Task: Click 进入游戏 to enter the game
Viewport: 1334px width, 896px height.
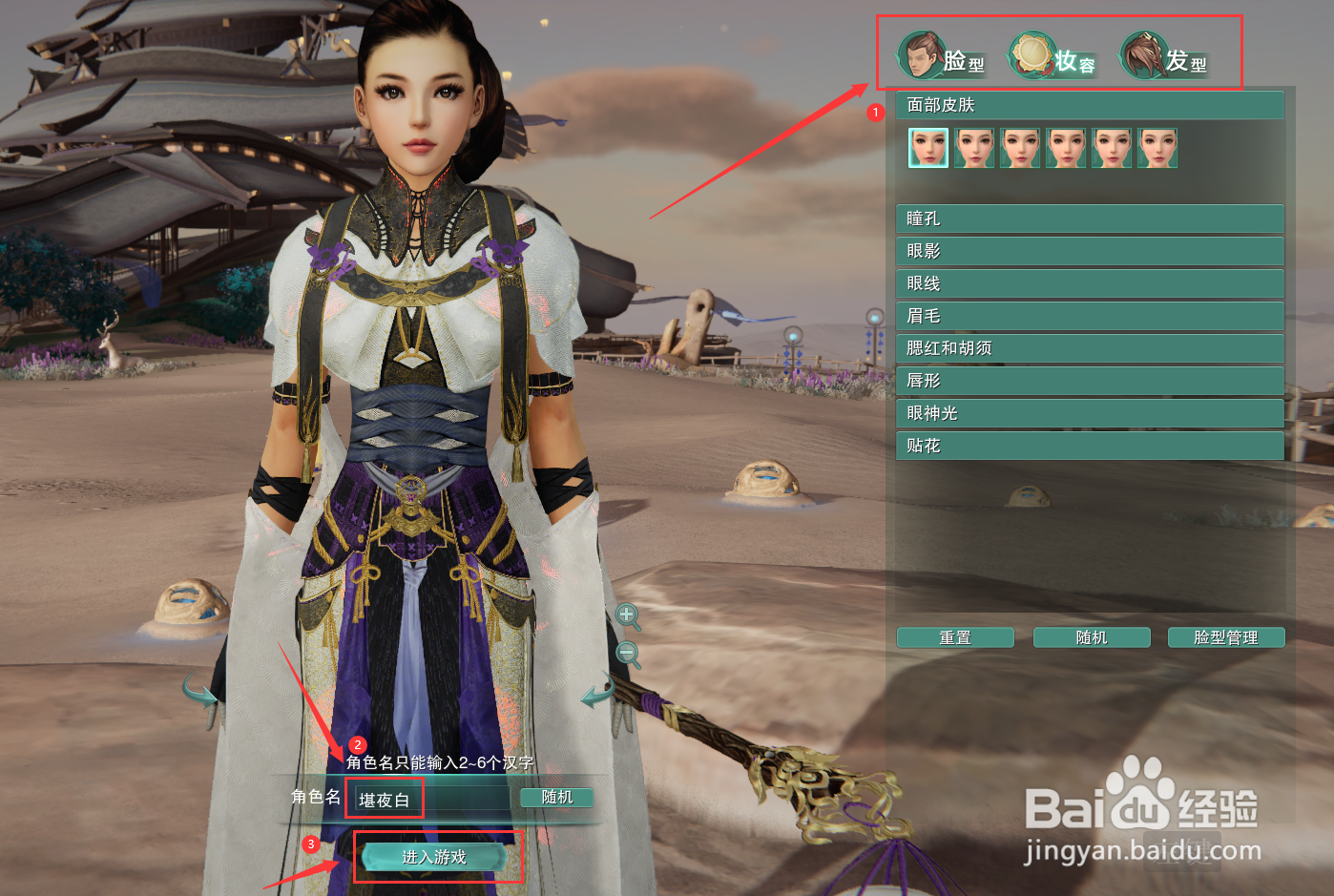Action: pos(434,857)
